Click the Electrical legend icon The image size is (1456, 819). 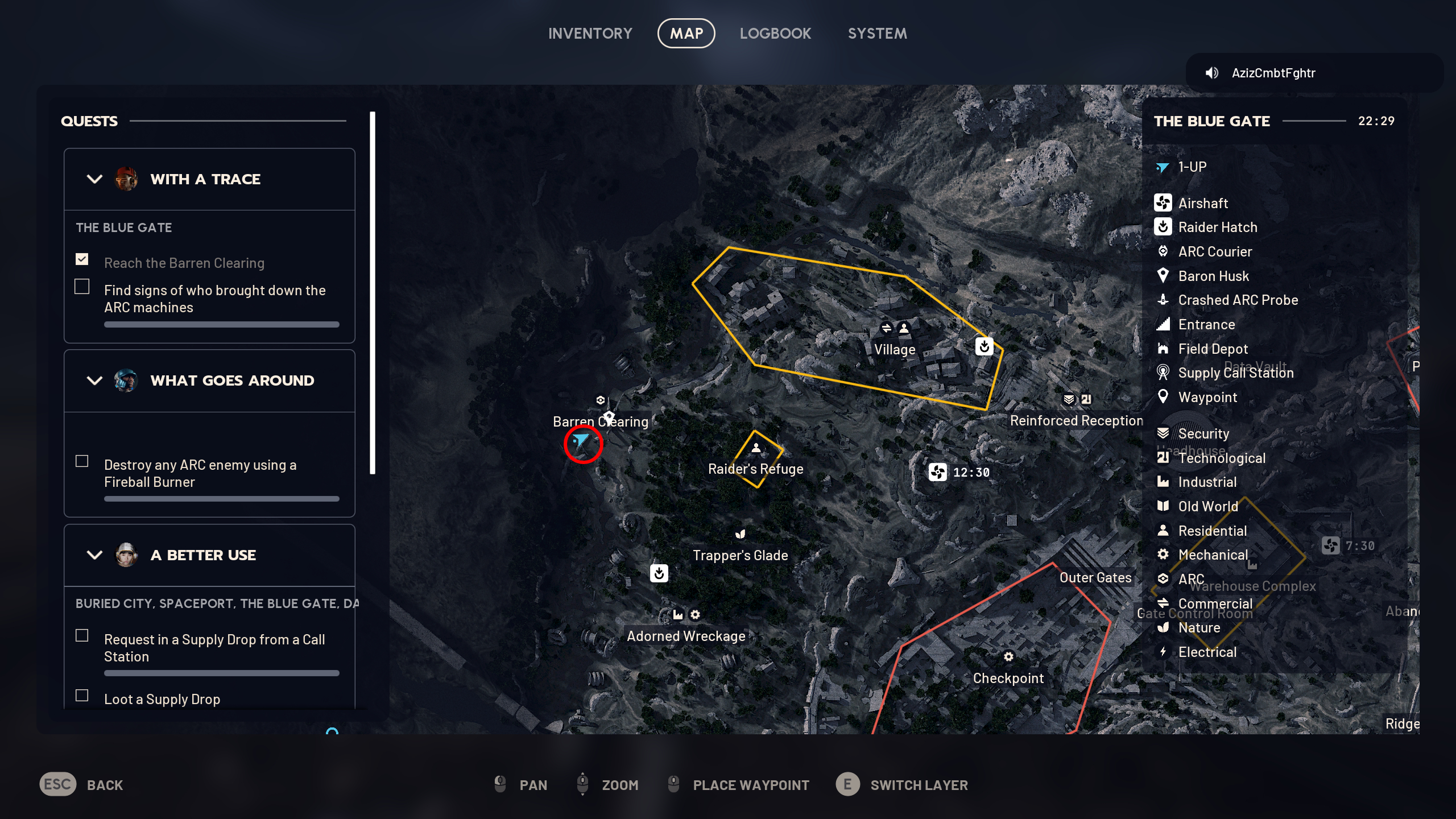[x=1164, y=652]
